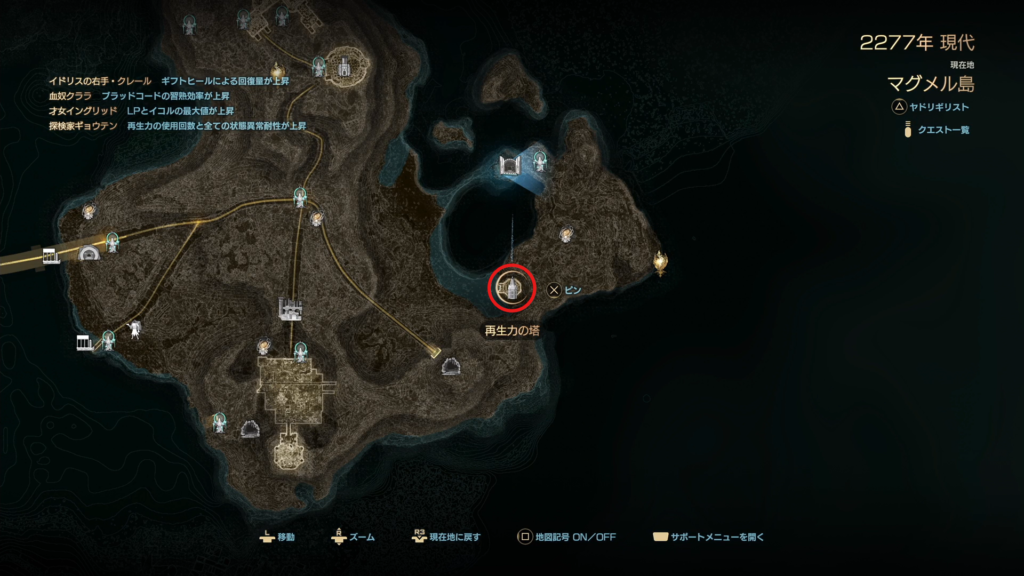Choose the mistle marker beside the blue-lit gate
The image size is (1024, 576).
coord(540,158)
